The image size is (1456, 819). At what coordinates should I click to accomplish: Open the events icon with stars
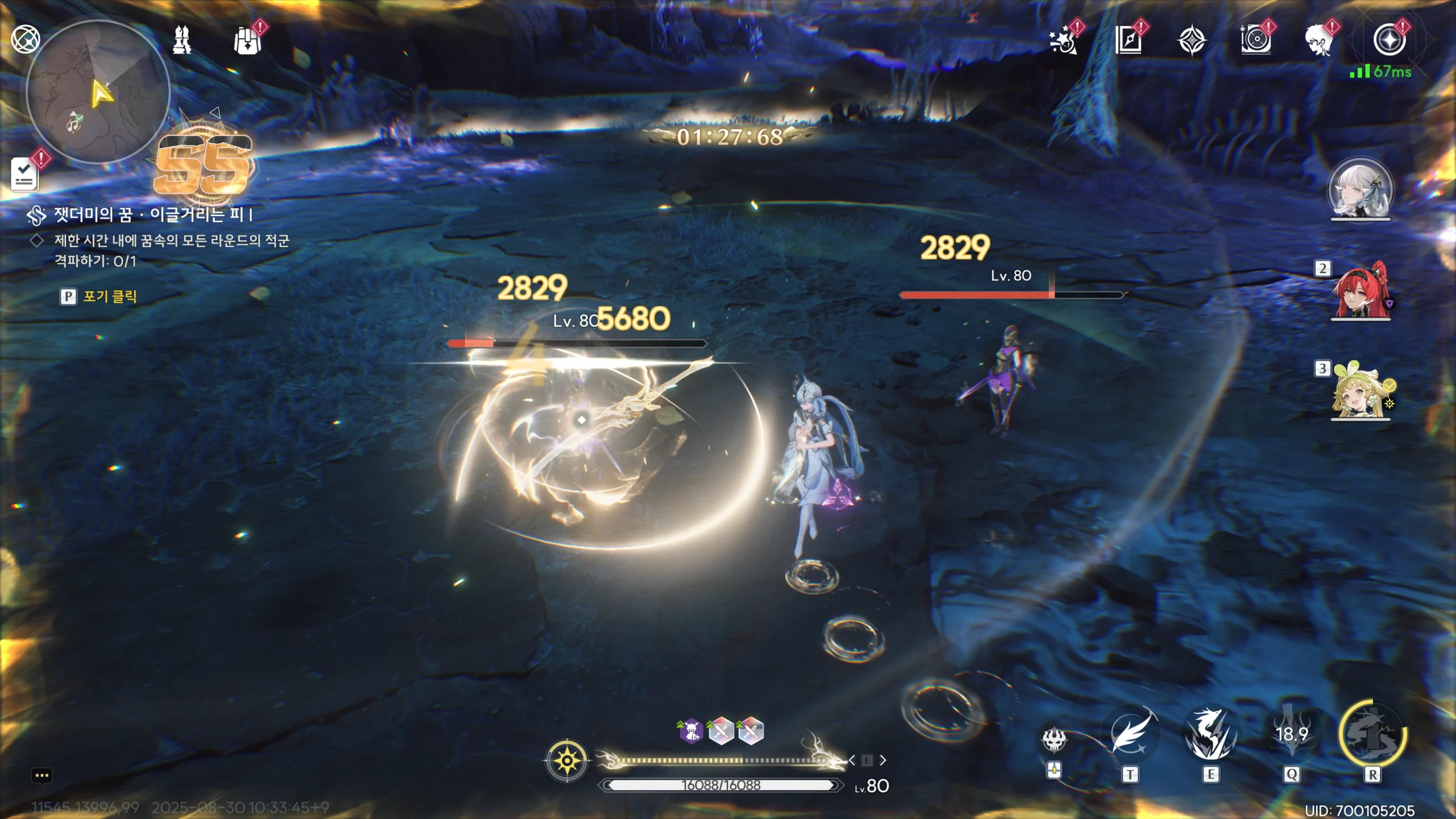[x=1064, y=41]
